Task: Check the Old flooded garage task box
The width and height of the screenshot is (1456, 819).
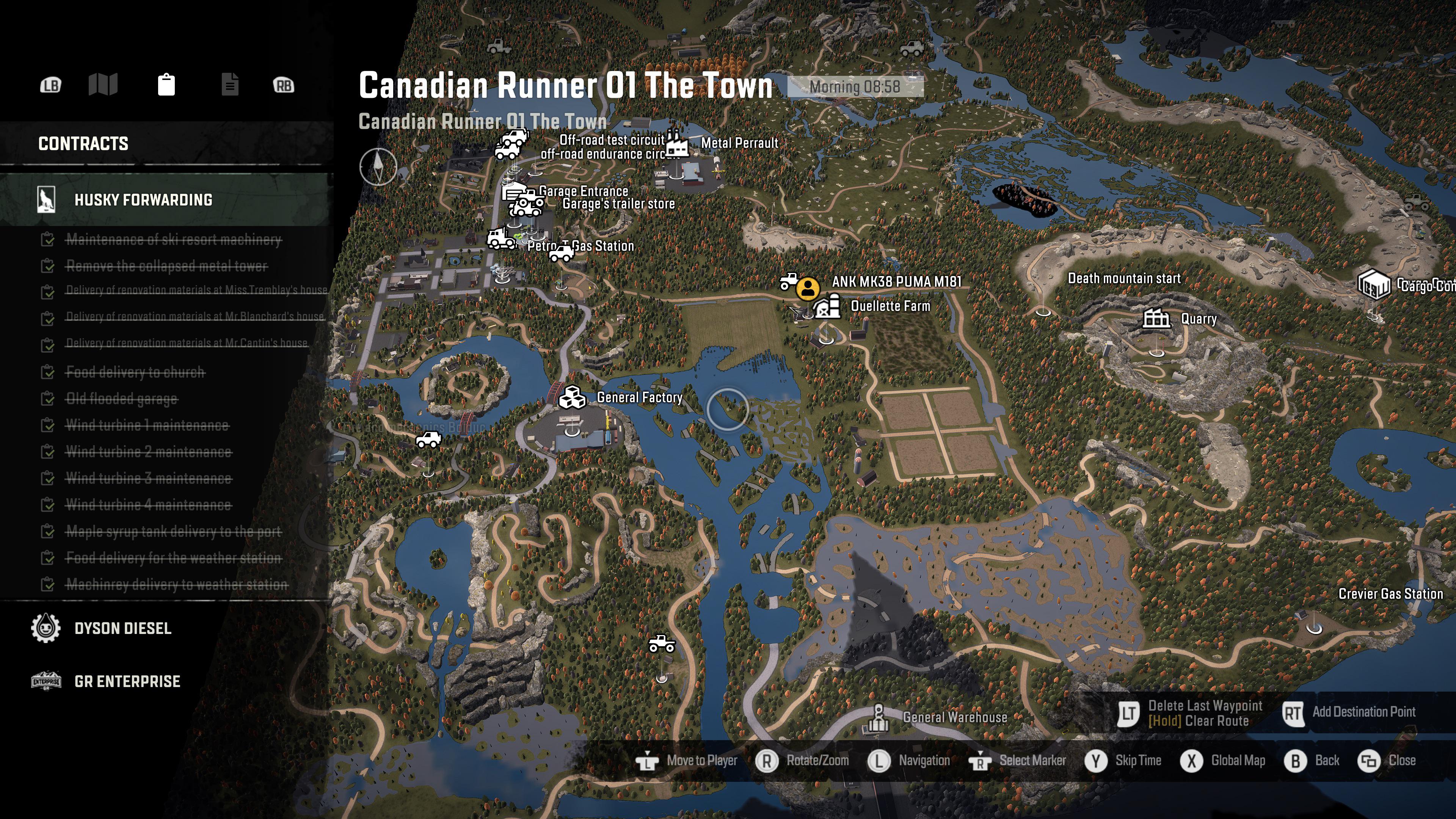Action: point(48,399)
